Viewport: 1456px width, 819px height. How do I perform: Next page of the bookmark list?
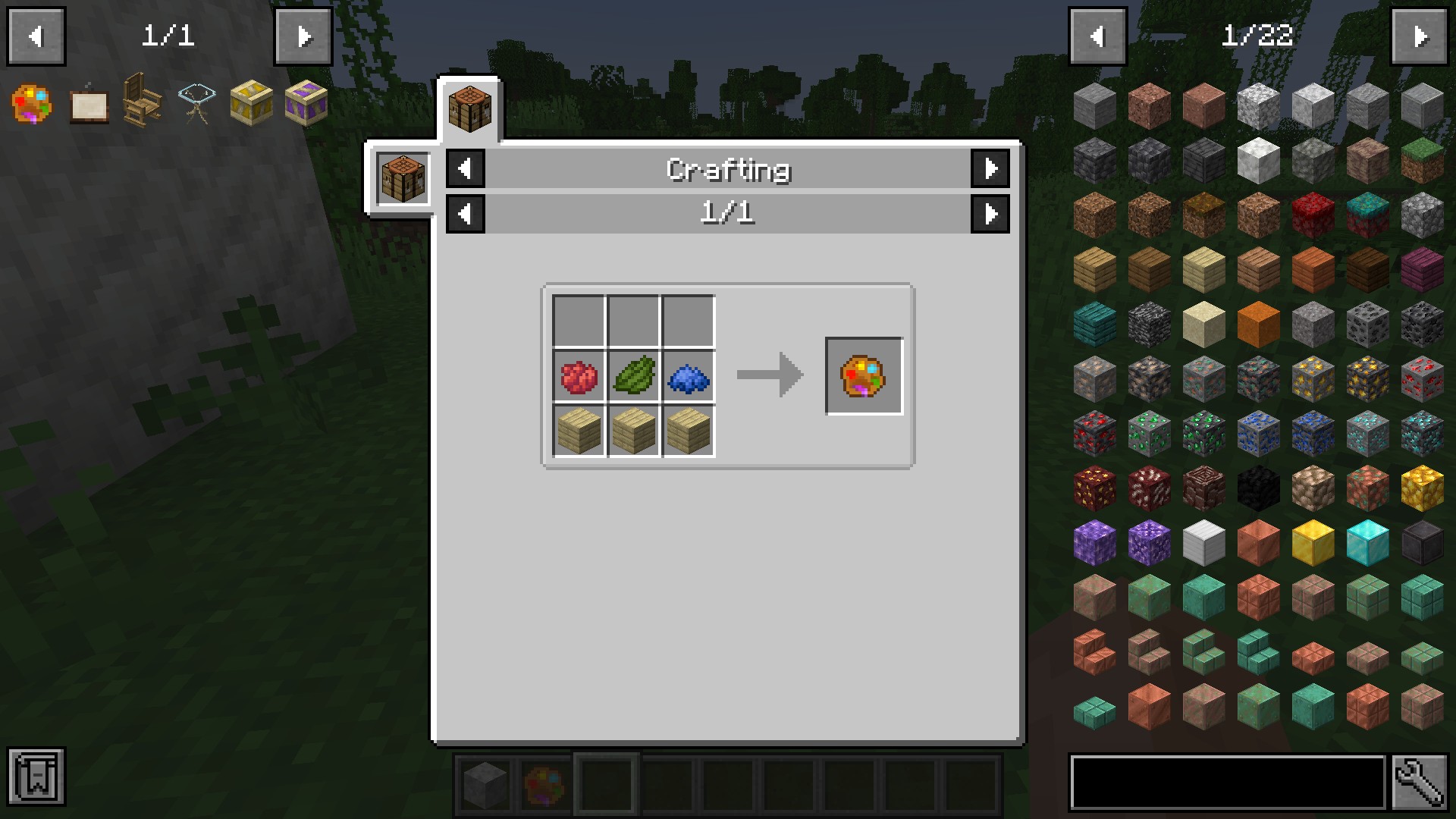tap(303, 36)
